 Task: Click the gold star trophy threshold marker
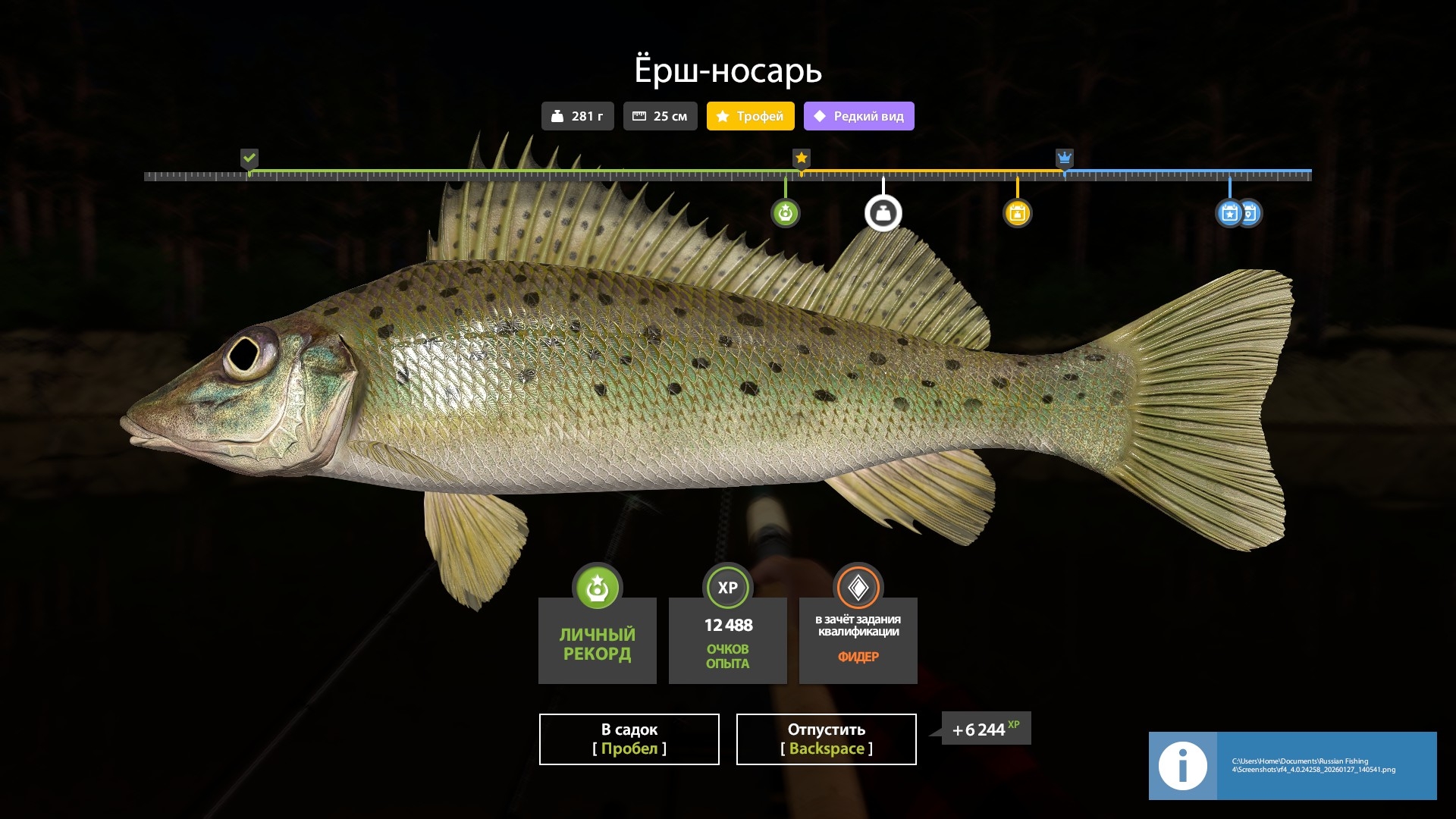(x=801, y=158)
